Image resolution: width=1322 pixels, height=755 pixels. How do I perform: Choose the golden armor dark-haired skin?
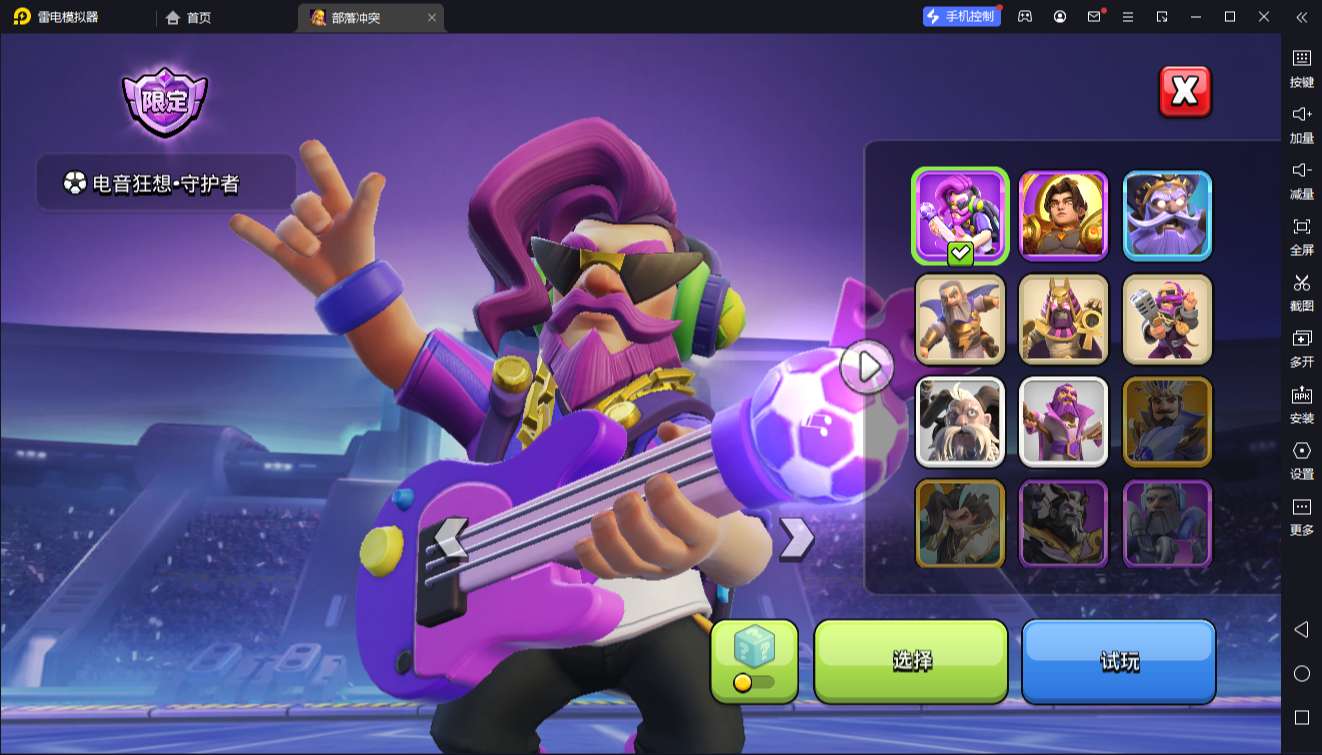1063,215
